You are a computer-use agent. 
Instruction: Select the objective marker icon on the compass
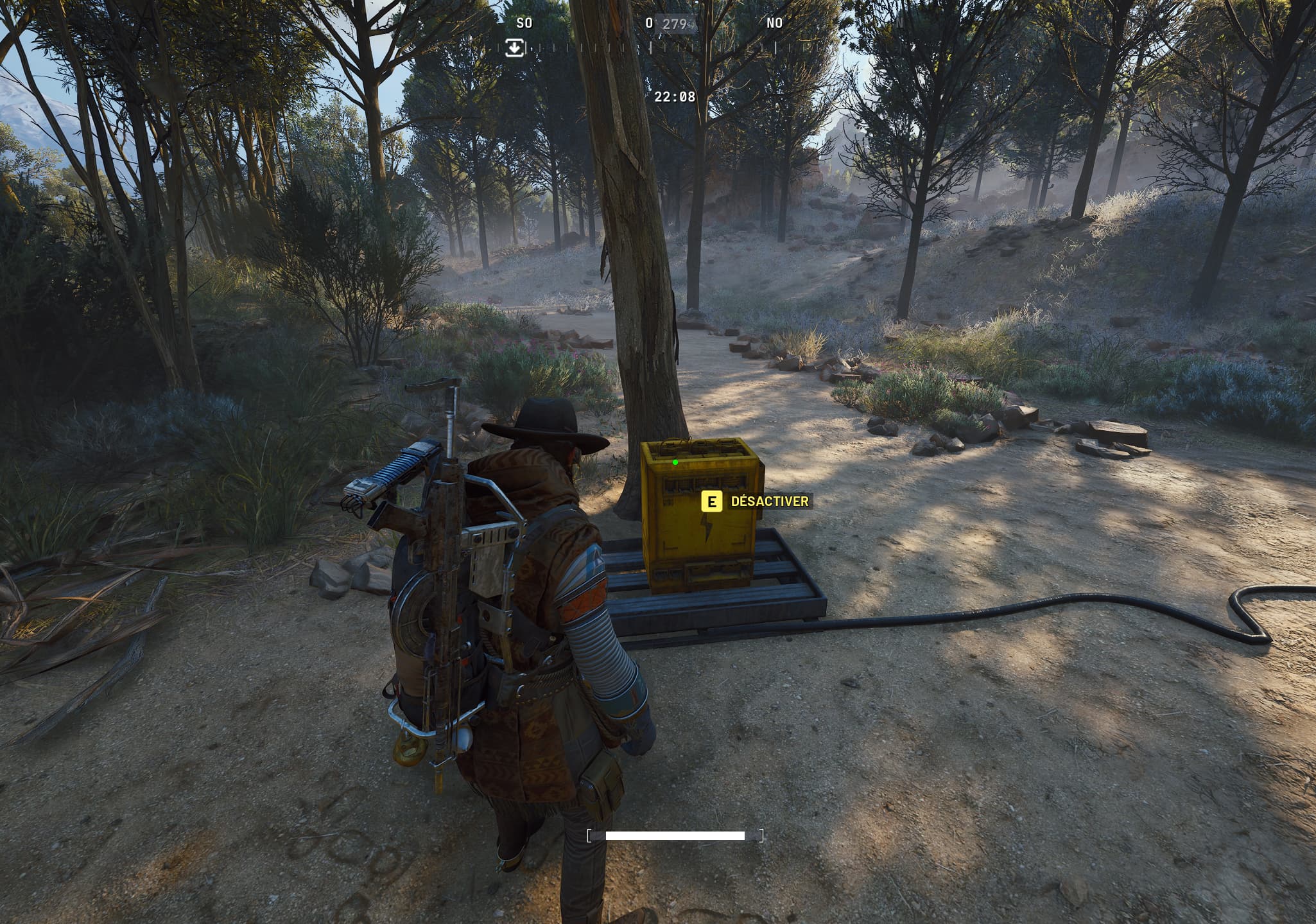click(x=515, y=48)
